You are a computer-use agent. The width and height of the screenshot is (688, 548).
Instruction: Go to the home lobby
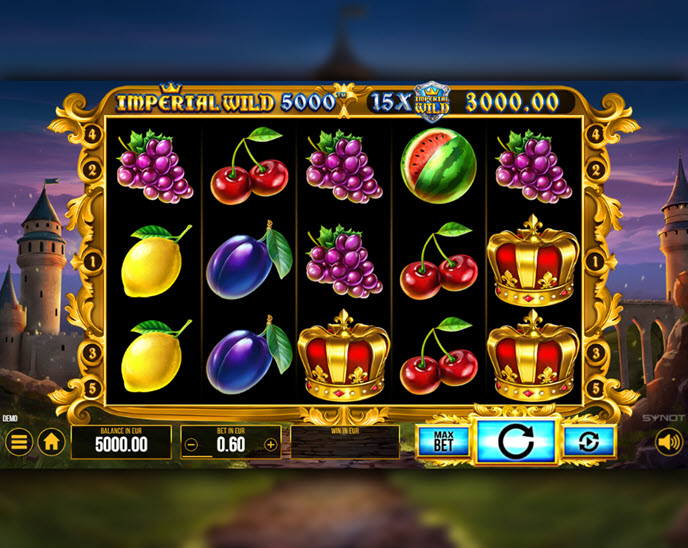(x=51, y=441)
